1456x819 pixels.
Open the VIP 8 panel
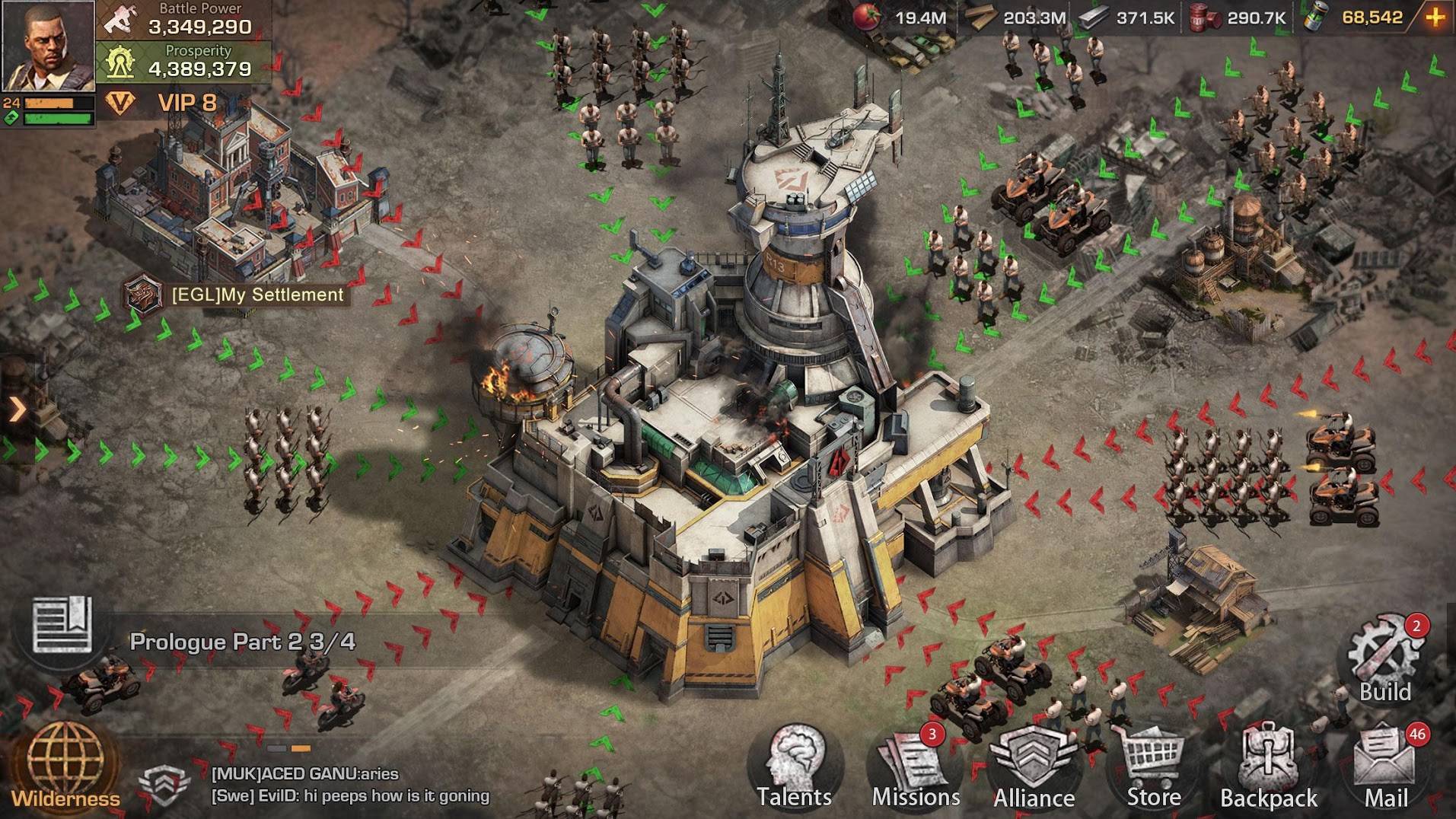click(171, 103)
